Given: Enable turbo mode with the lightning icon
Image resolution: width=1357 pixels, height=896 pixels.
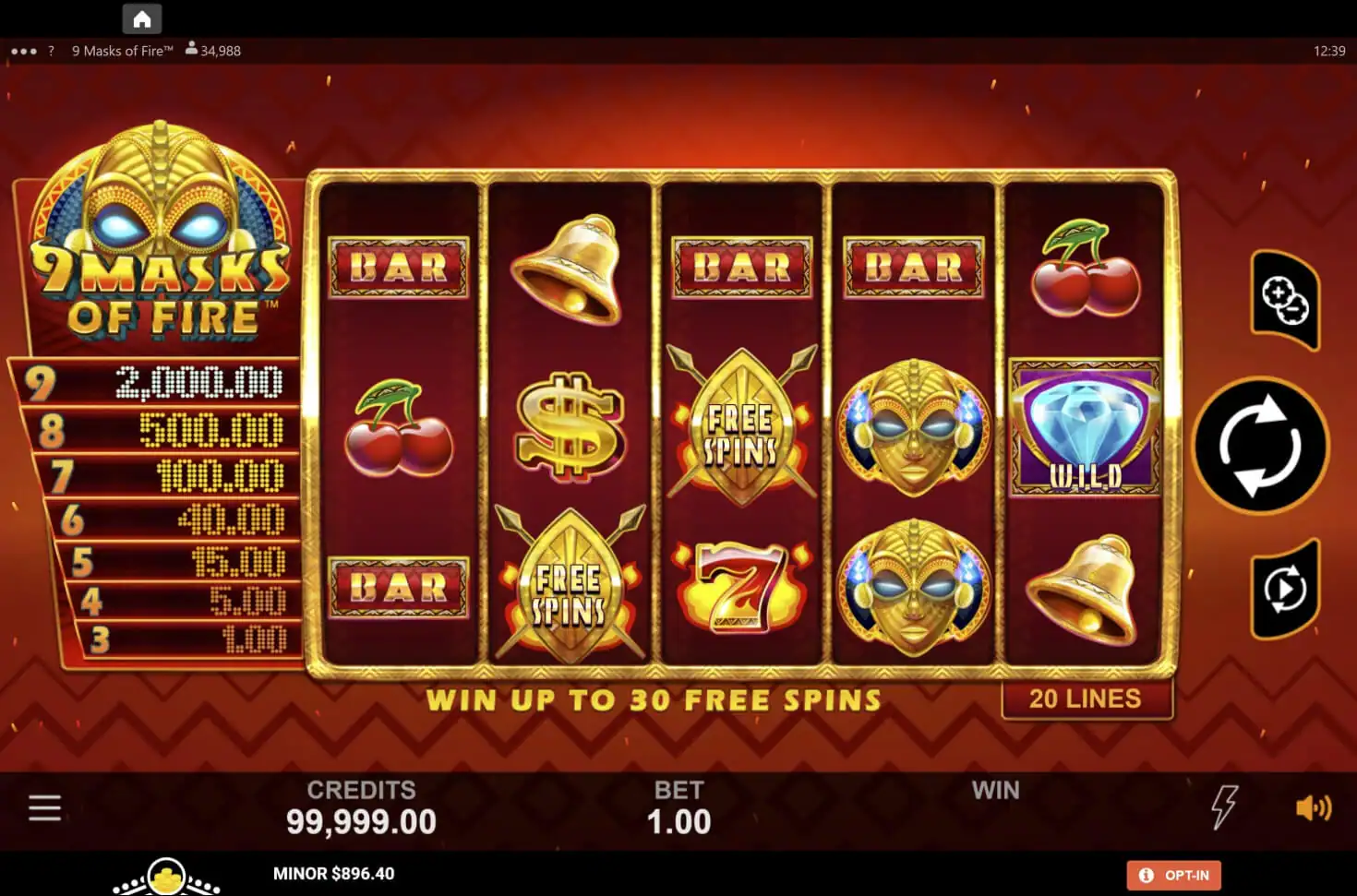Looking at the screenshot, I should 1223,806.
